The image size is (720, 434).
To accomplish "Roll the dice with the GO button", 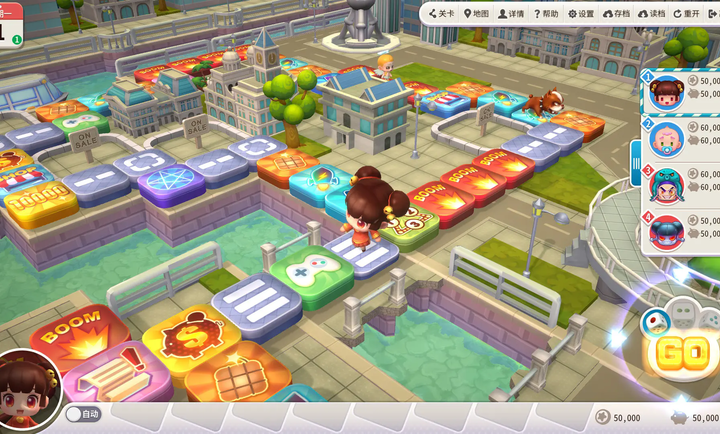I will [x=682, y=353].
